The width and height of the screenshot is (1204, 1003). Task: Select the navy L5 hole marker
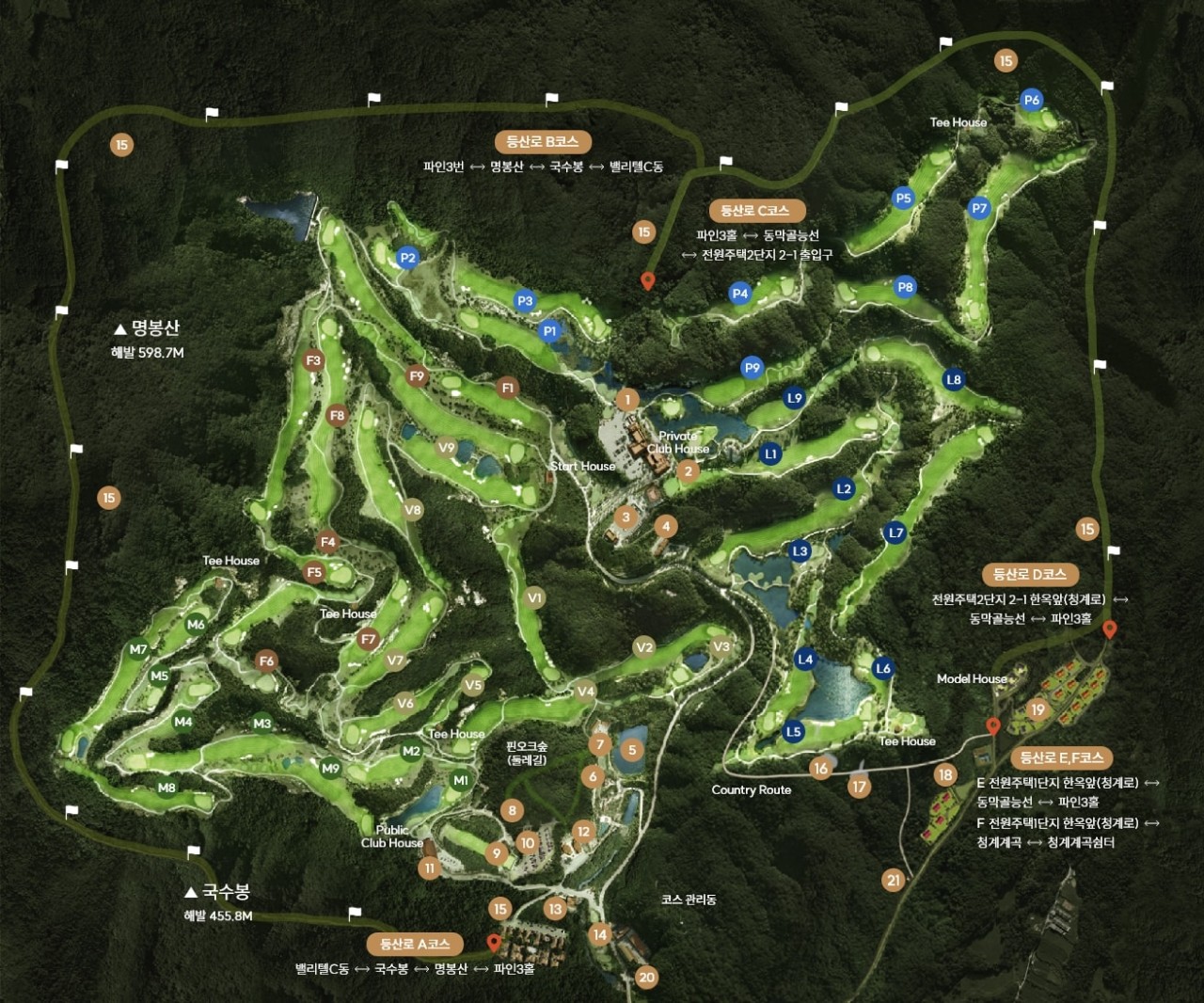pyautogui.click(x=794, y=731)
